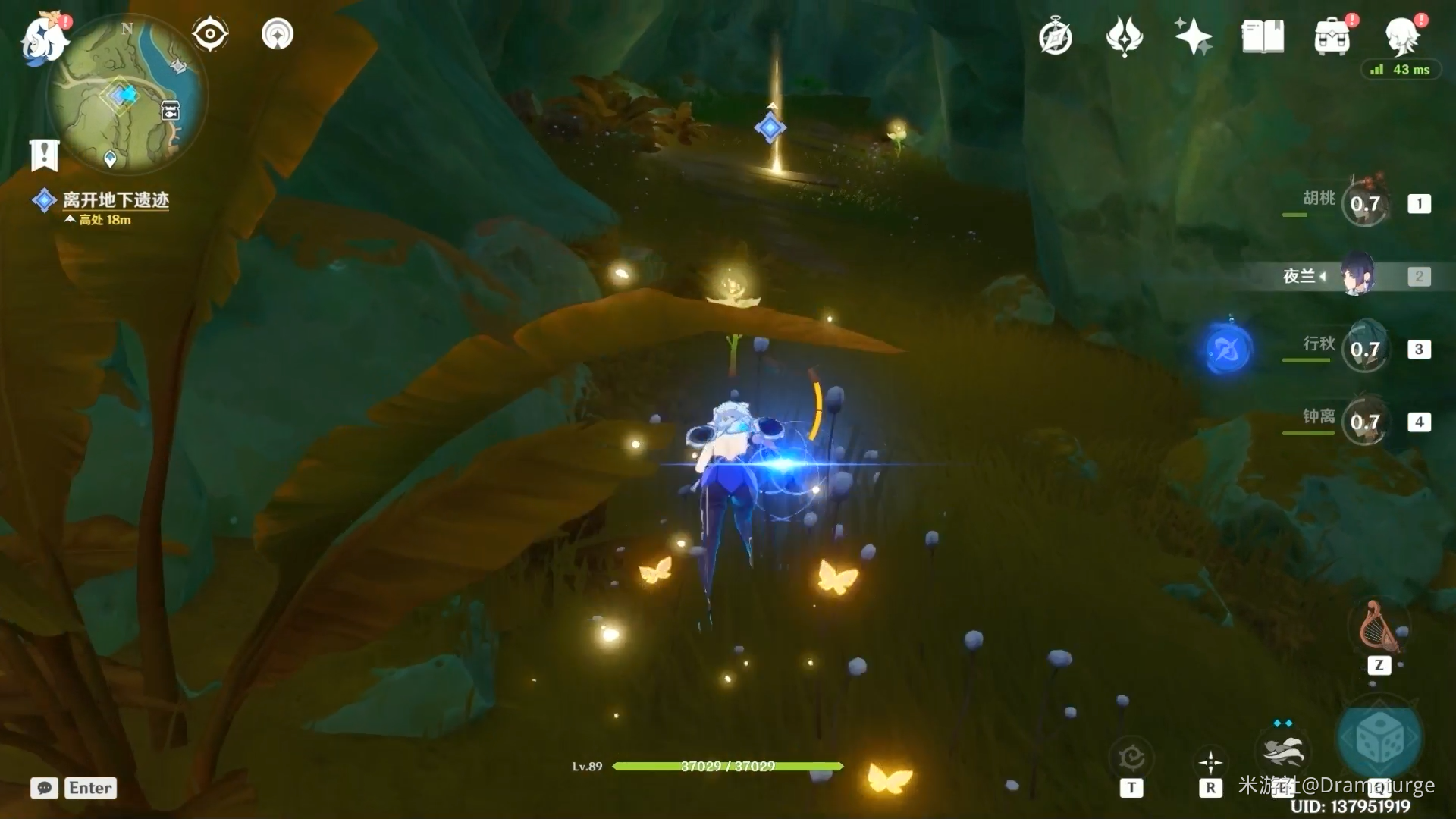Select active character 夜兰

[x=1357, y=276]
